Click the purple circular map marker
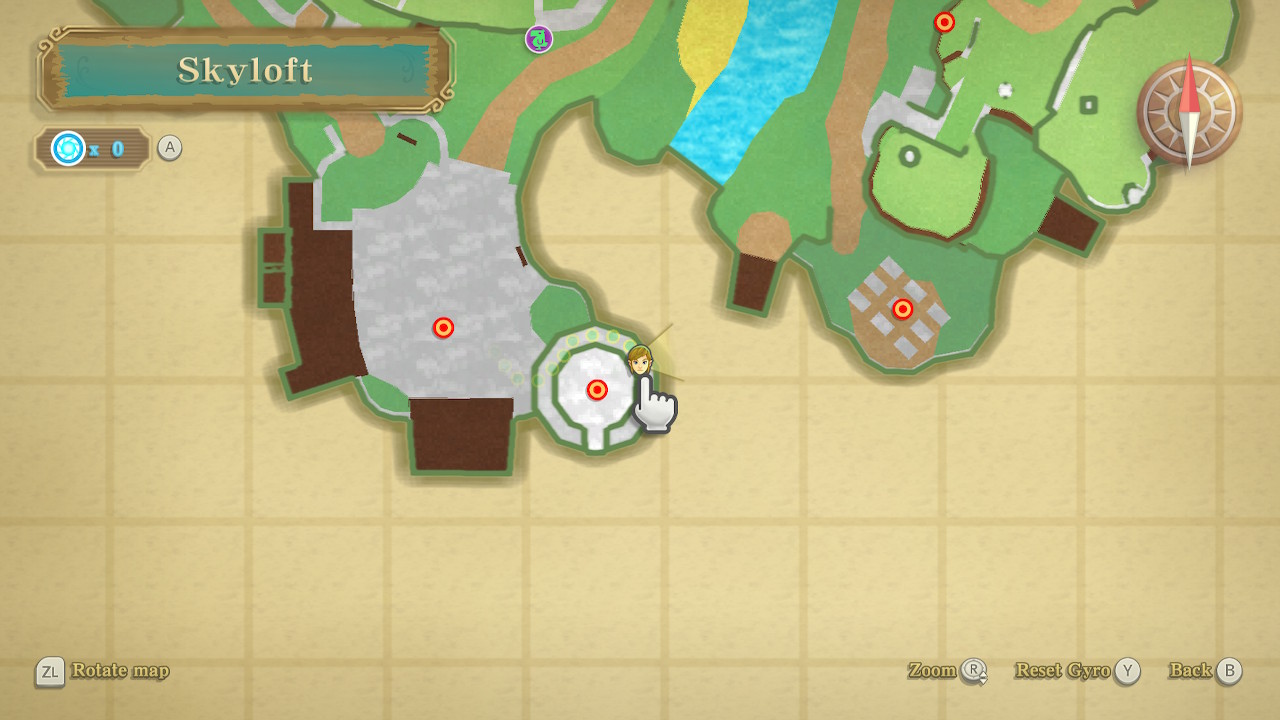The width and height of the screenshot is (1280, 720). 539,39
